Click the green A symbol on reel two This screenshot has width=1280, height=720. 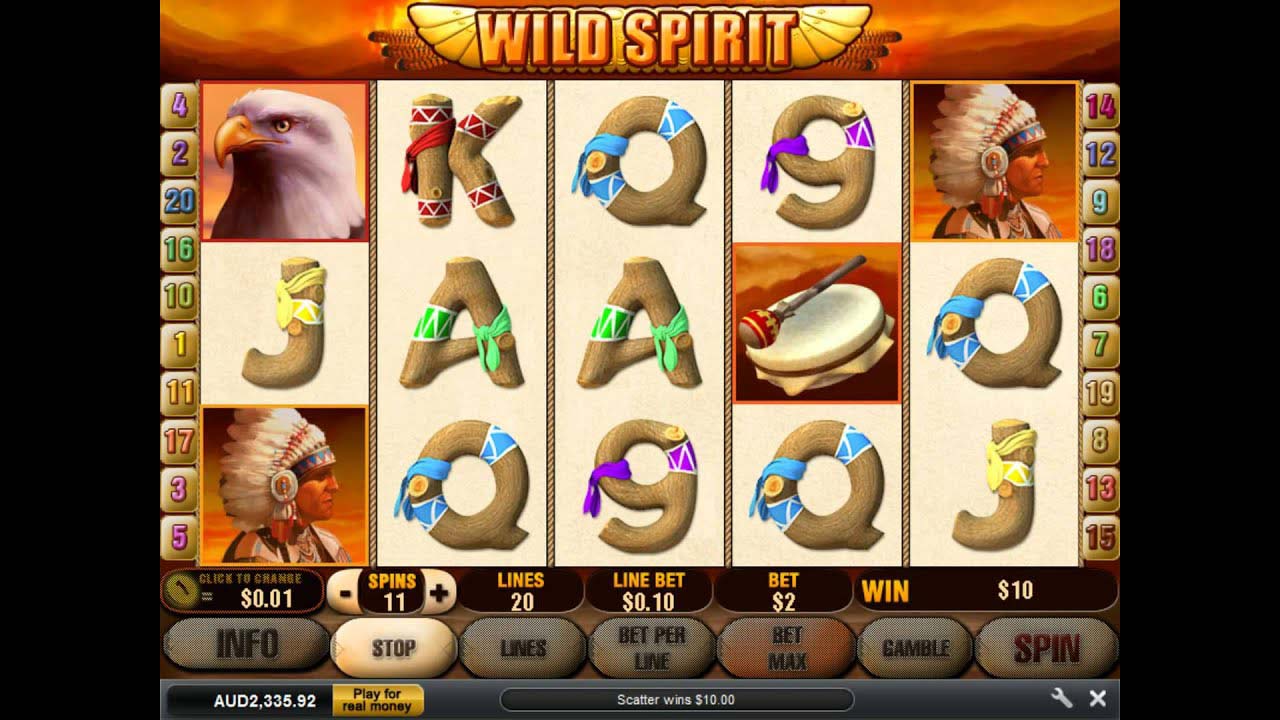tap(462, 325)
